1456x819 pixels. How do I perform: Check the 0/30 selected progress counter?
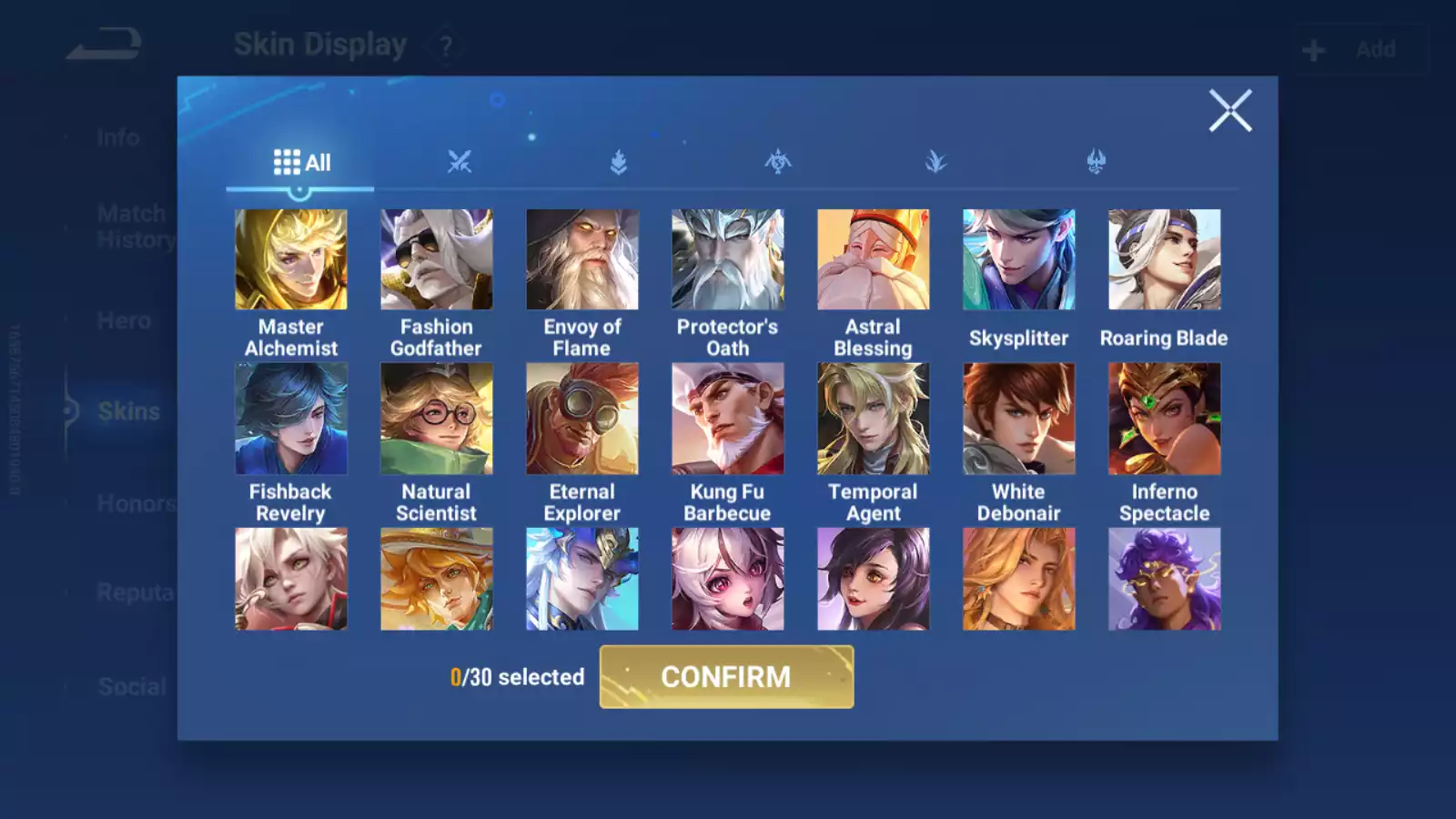[x=517, y=677]
